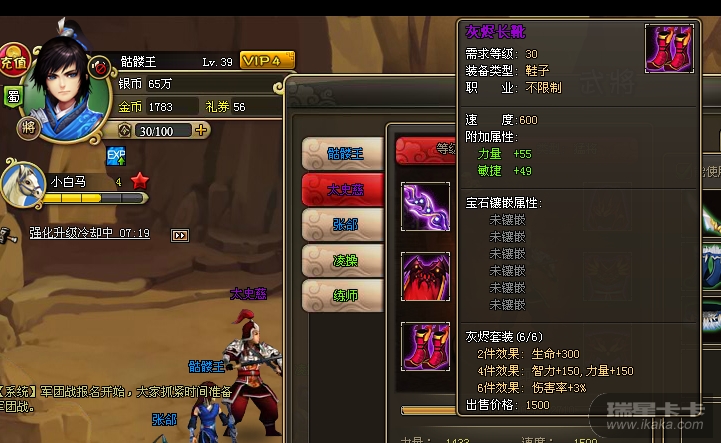Click the mute icon beside the player name
The height and width of the screenshot is (443, 721).
(x=99, y=66)
